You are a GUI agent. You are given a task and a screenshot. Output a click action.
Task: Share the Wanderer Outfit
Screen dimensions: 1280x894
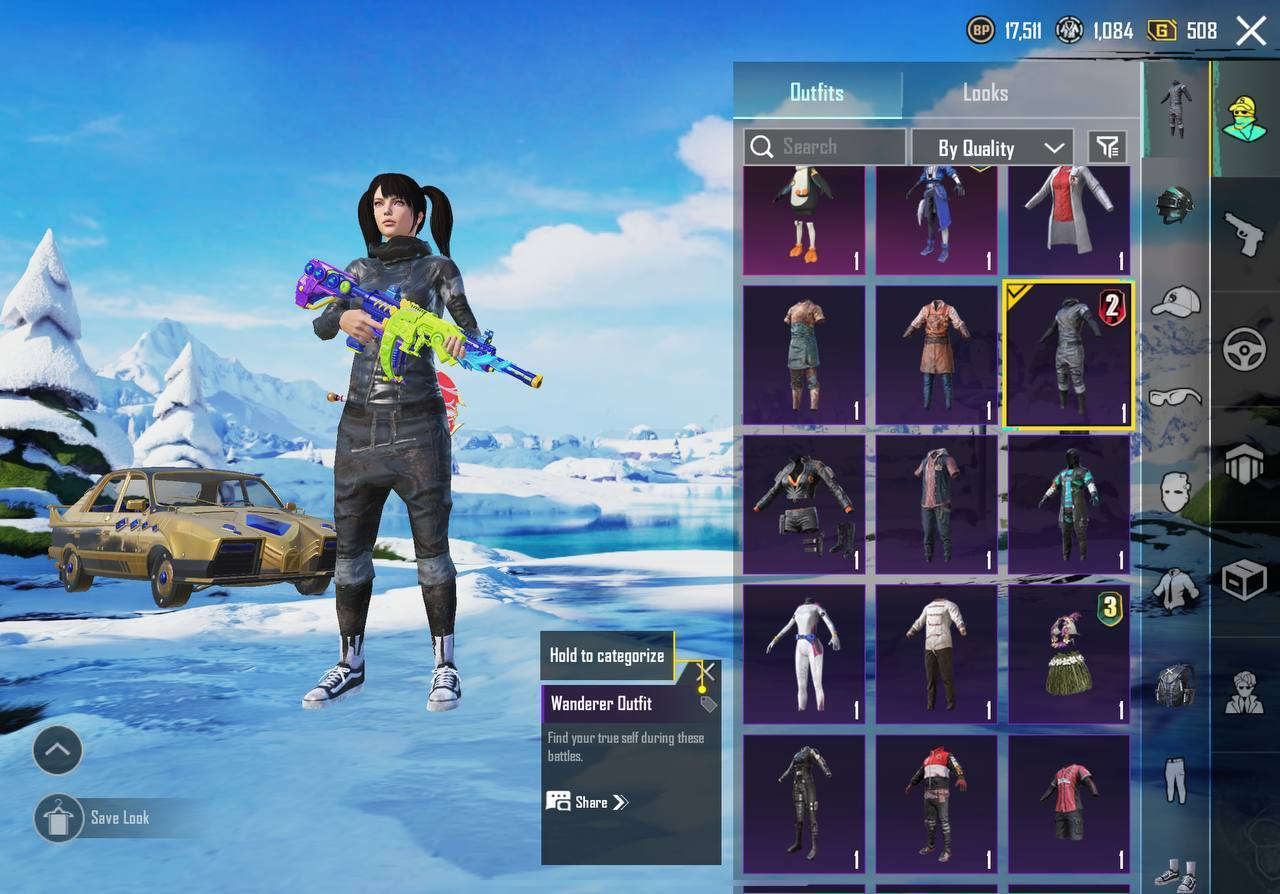click(588, 802)
